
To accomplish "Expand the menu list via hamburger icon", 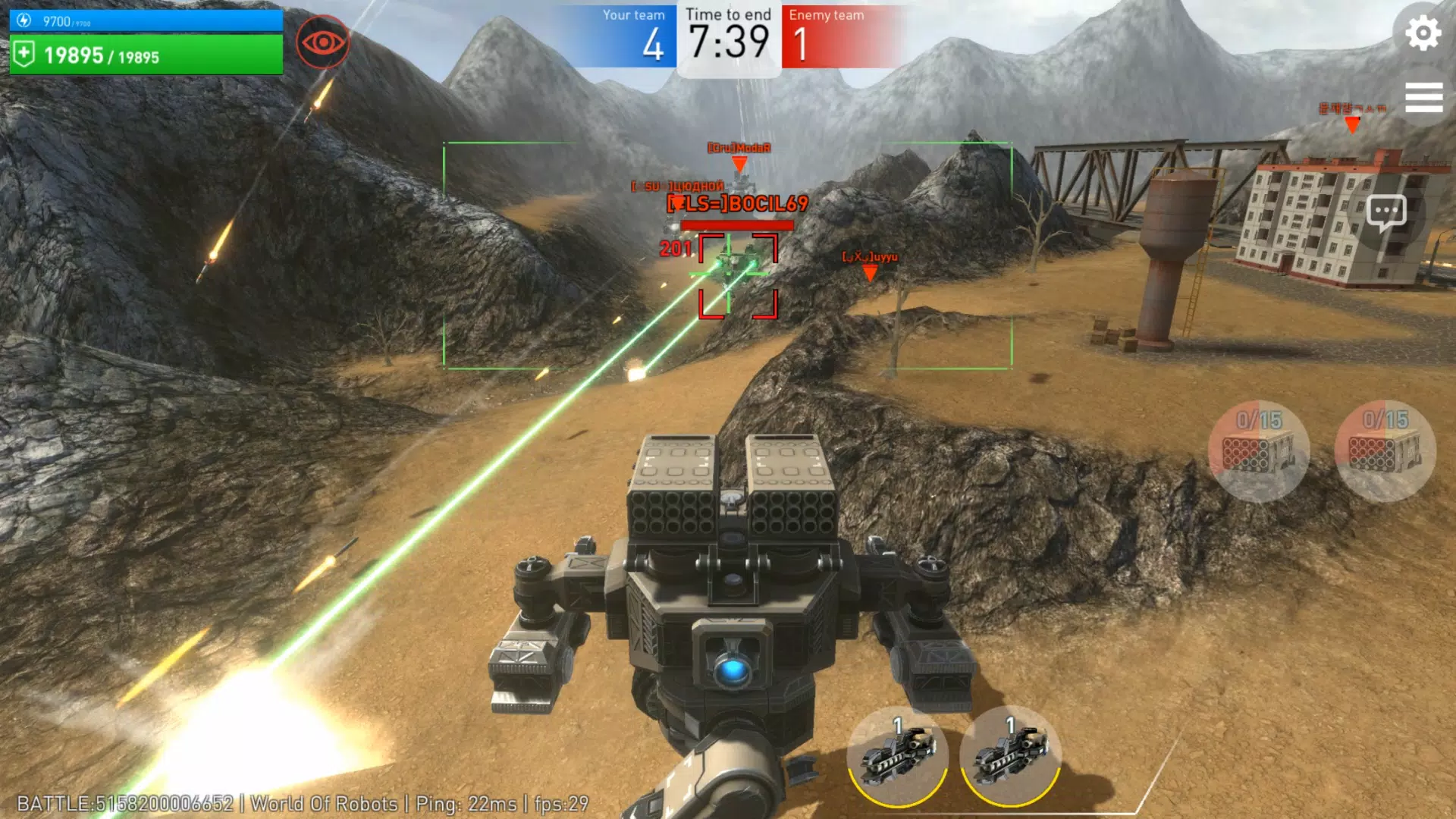I will pos(1424,97).
